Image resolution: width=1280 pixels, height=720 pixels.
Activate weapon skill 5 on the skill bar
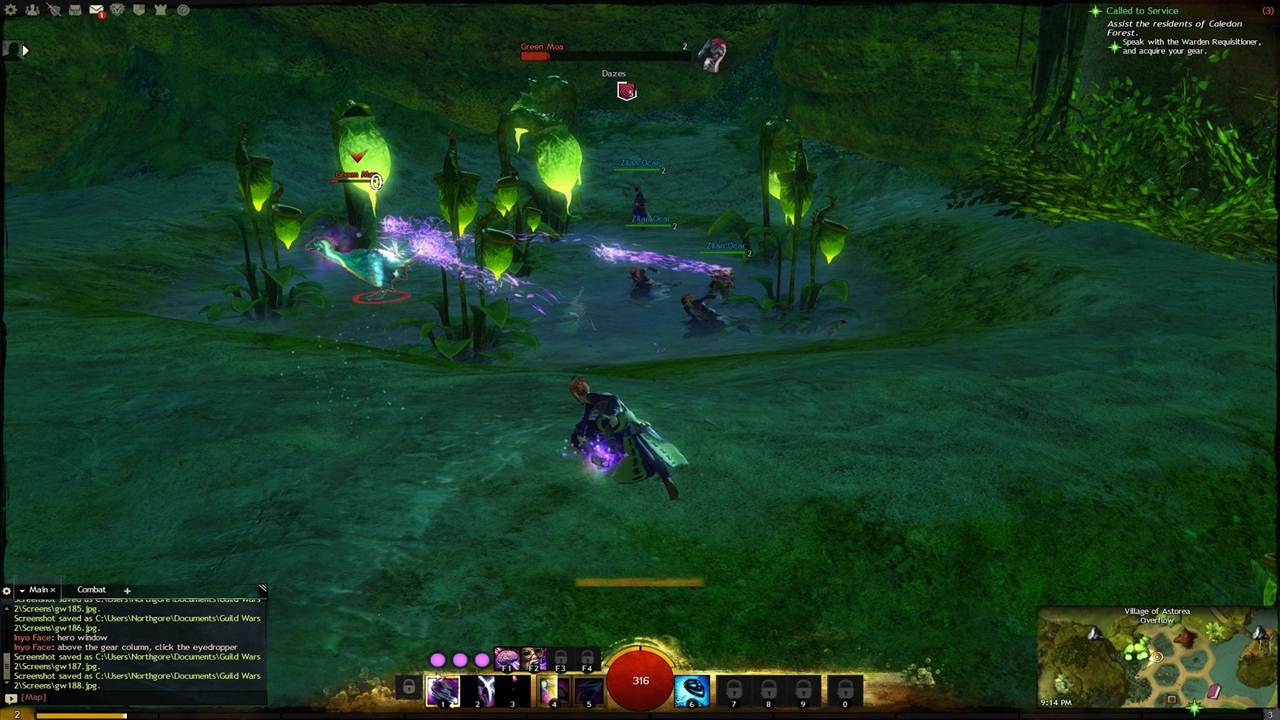[589, 689]
